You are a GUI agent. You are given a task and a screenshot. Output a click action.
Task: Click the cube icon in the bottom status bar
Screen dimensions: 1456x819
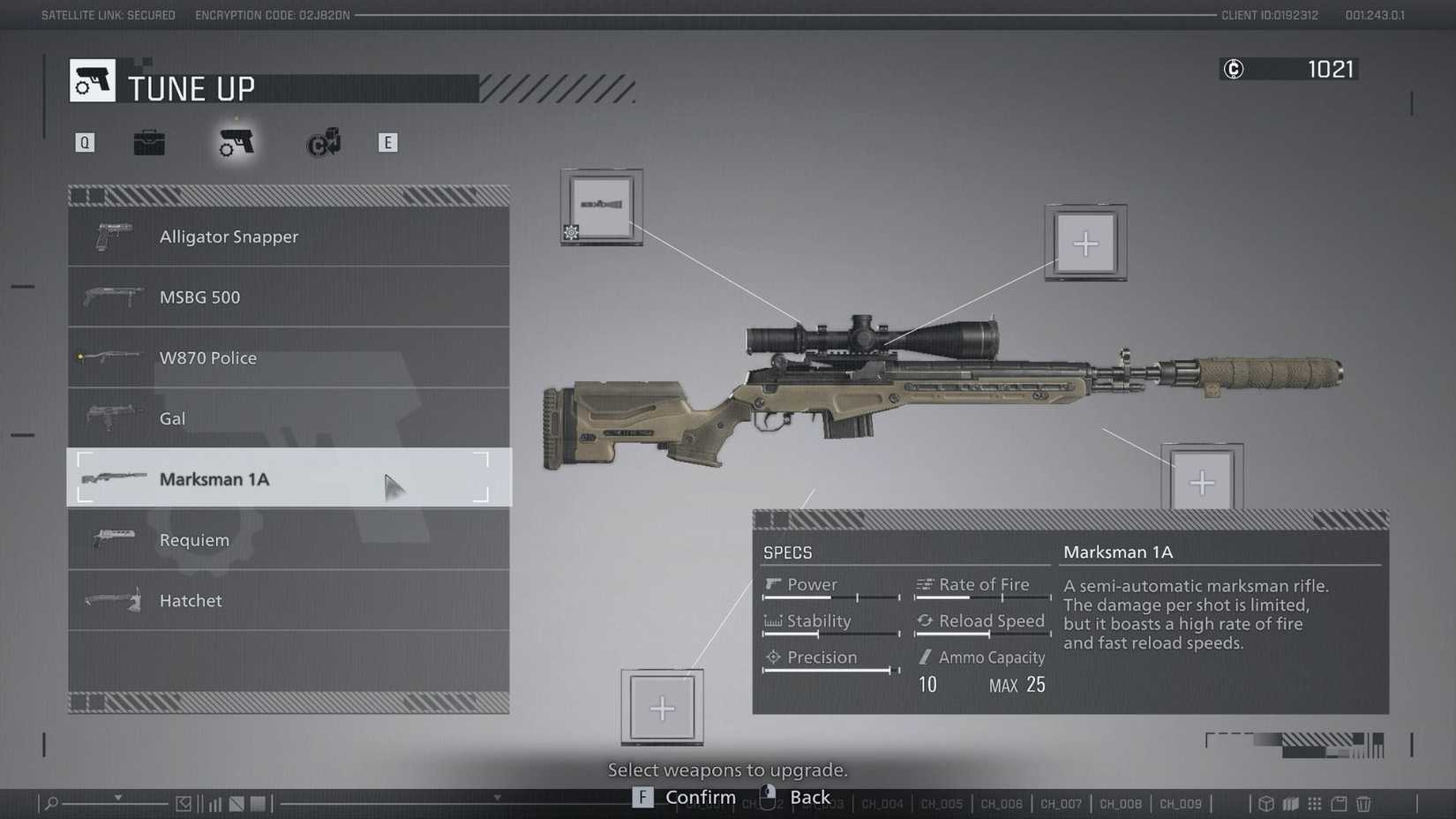(x=1265, y=803)
